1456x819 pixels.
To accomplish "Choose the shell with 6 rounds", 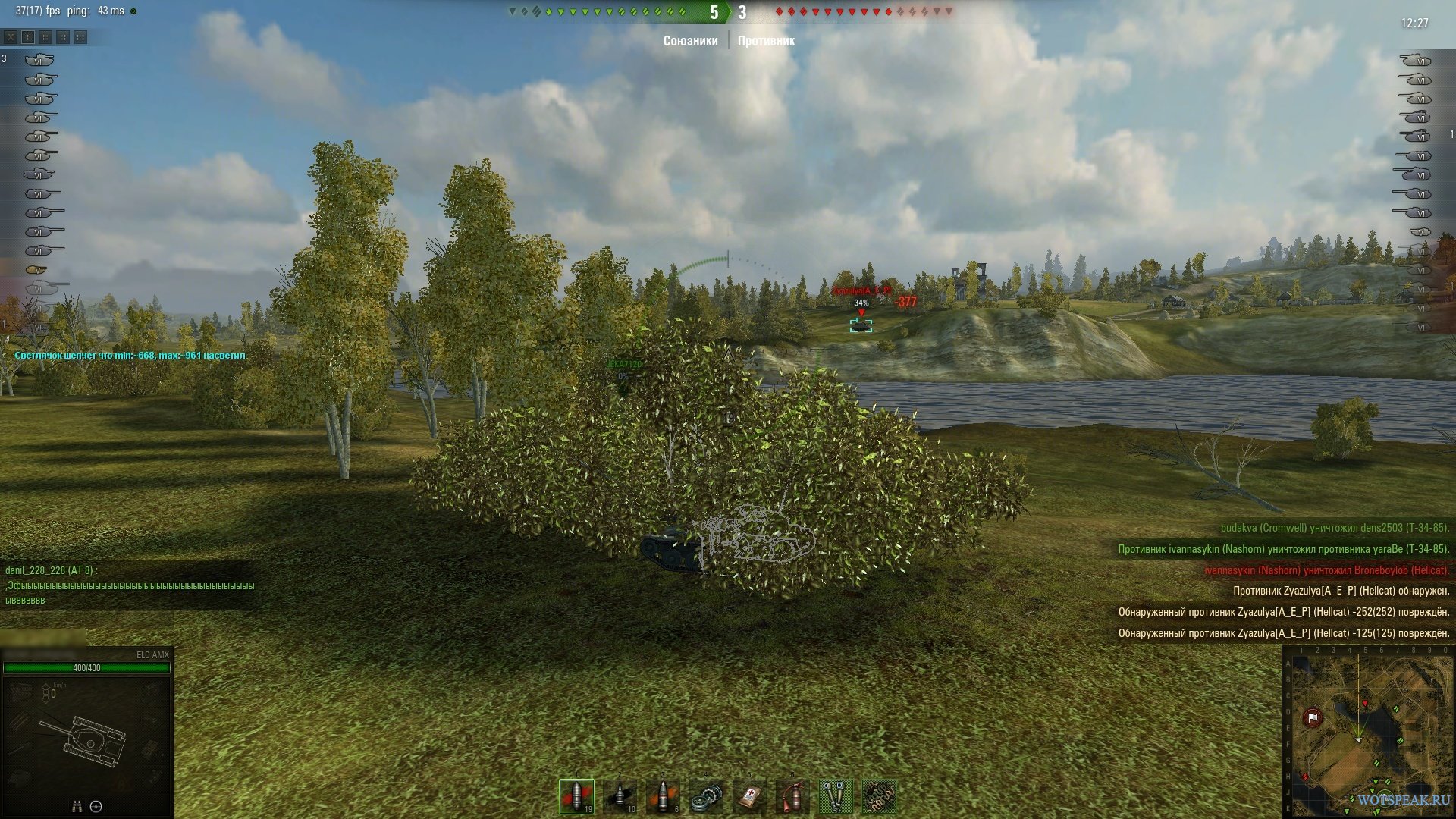I will point(664,796).
